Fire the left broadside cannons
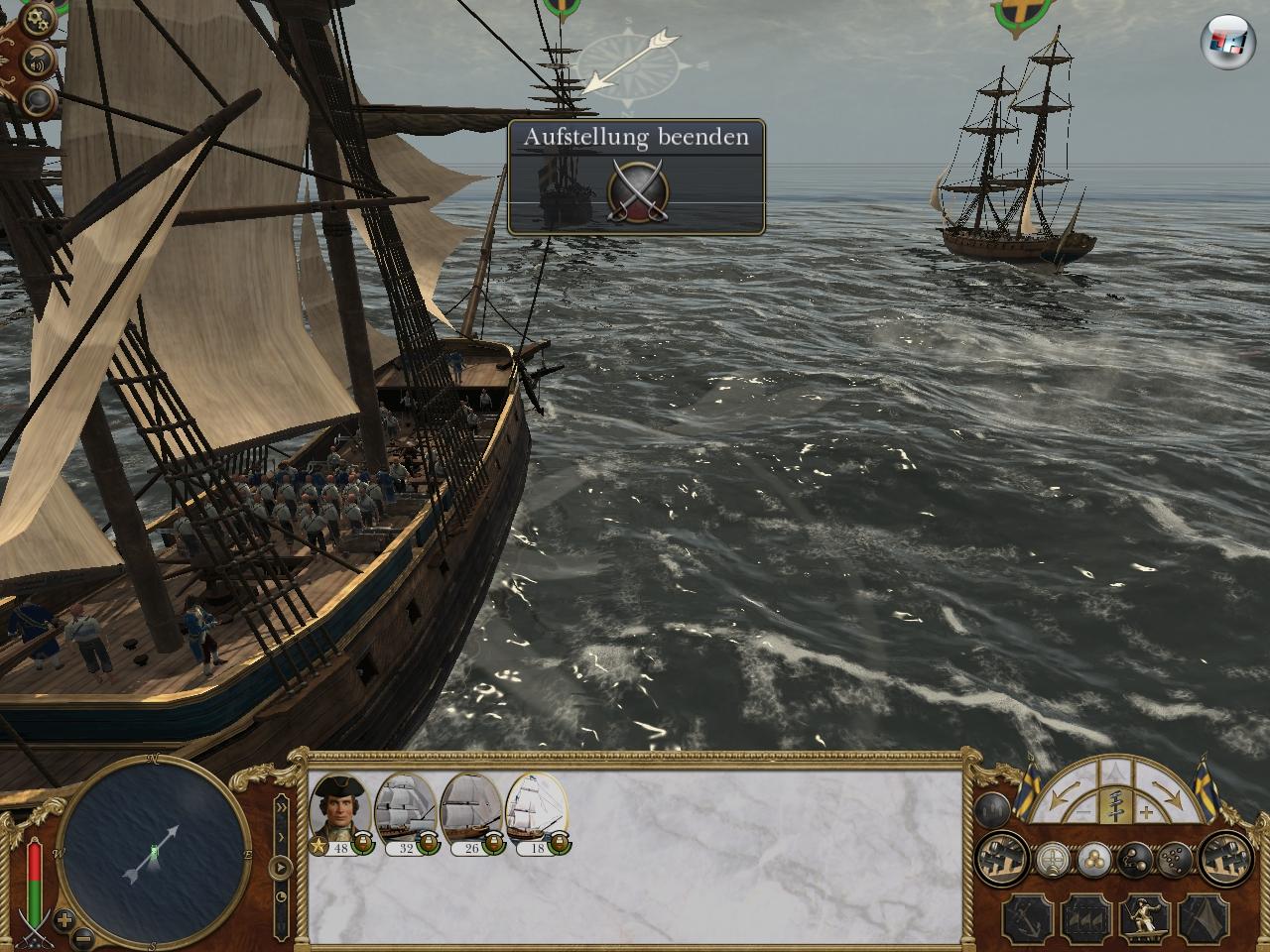Viewport: 1270px width, 952px height. pyautogui.click(x=1000, y=857)
